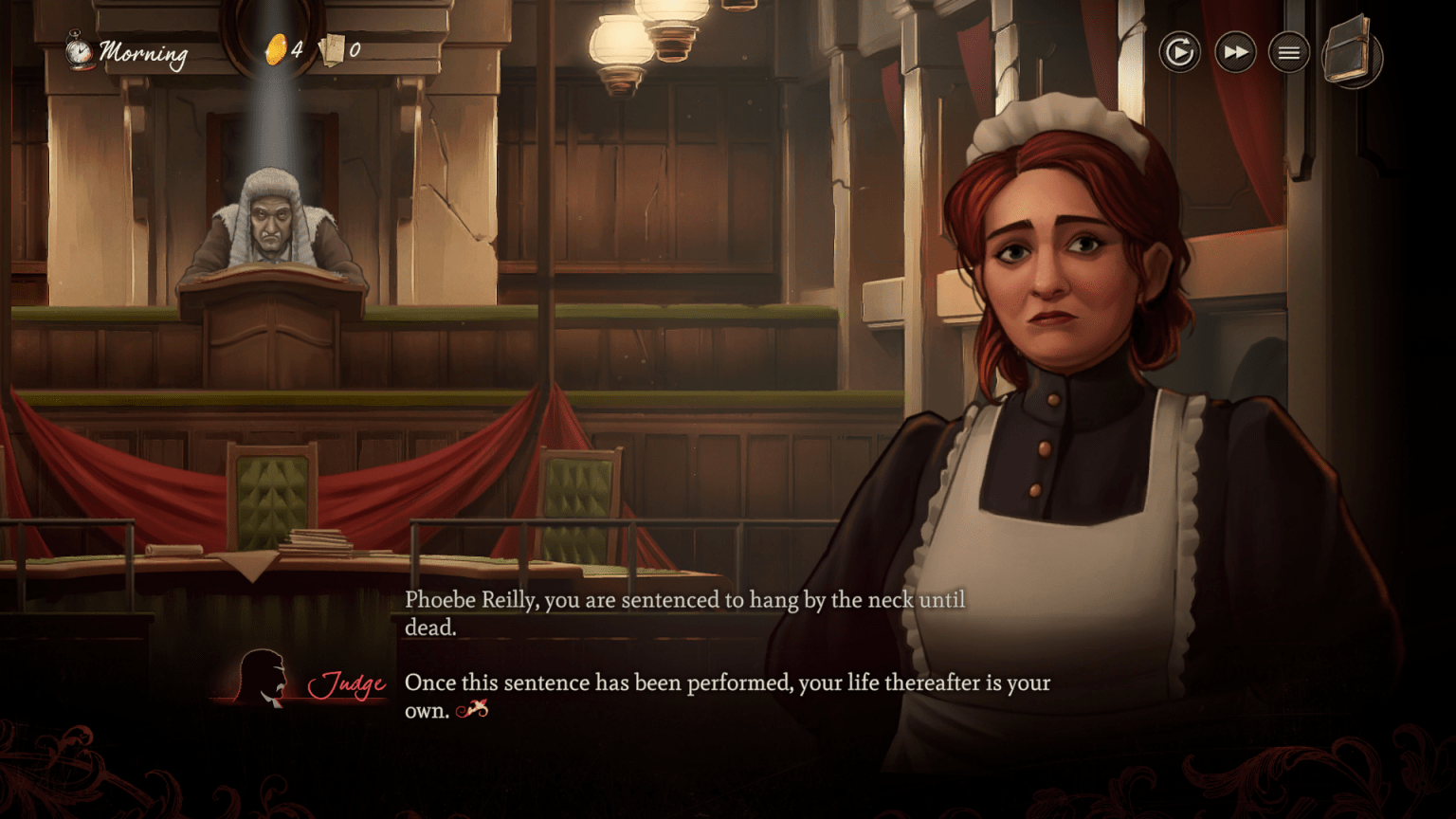Viewport: 1456px width, 819px height.
Task: Open the hamburger menu
Action: click(x=1289, y=53)
